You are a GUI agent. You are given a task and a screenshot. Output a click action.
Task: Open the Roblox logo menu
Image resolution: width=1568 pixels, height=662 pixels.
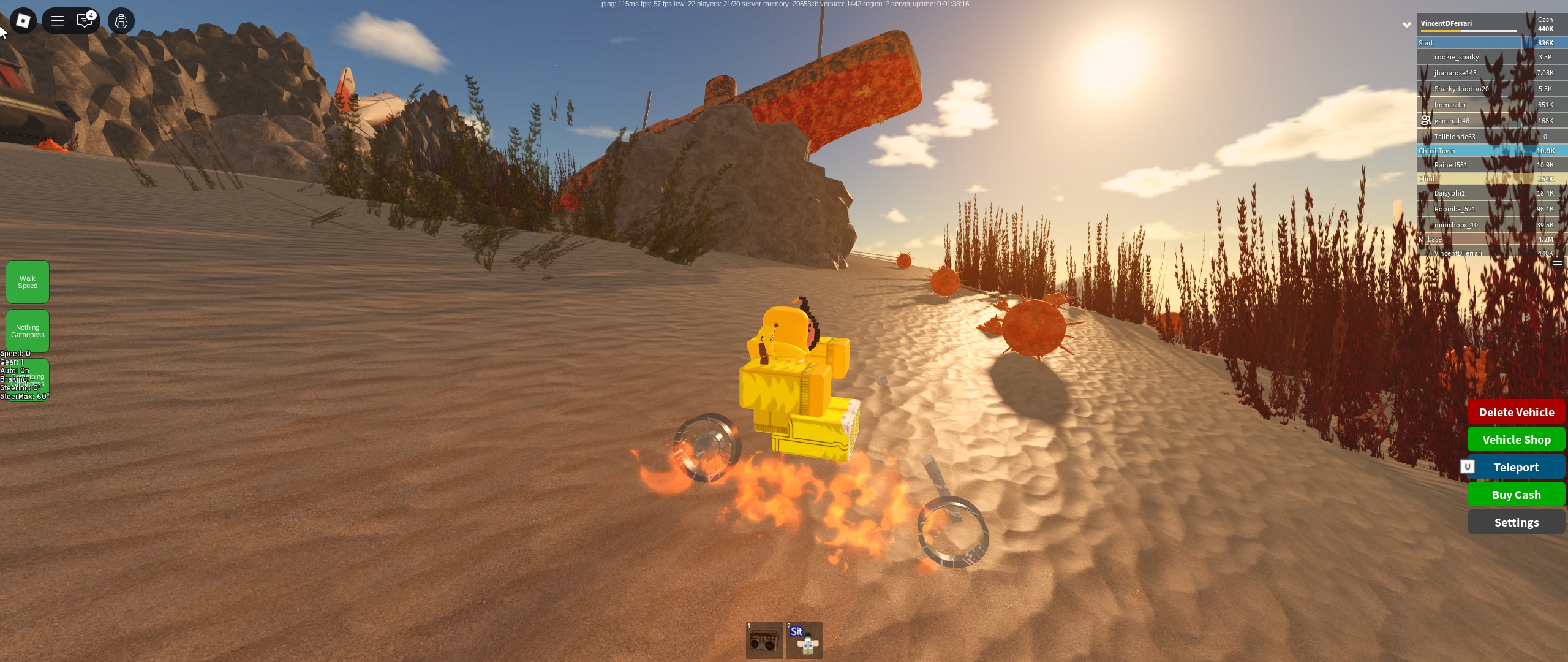pos(23,21)
